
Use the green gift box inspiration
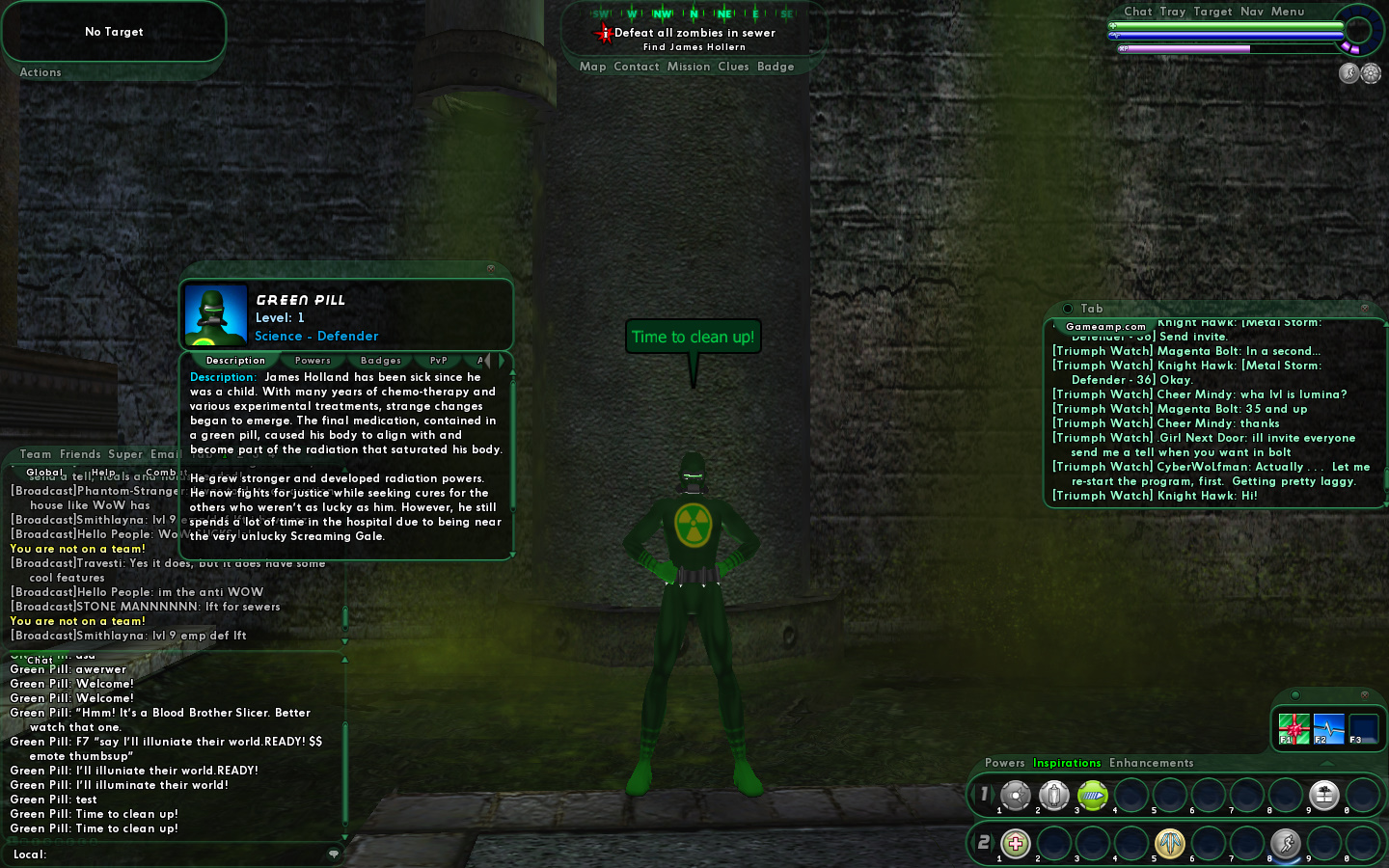pos(1294,728)
